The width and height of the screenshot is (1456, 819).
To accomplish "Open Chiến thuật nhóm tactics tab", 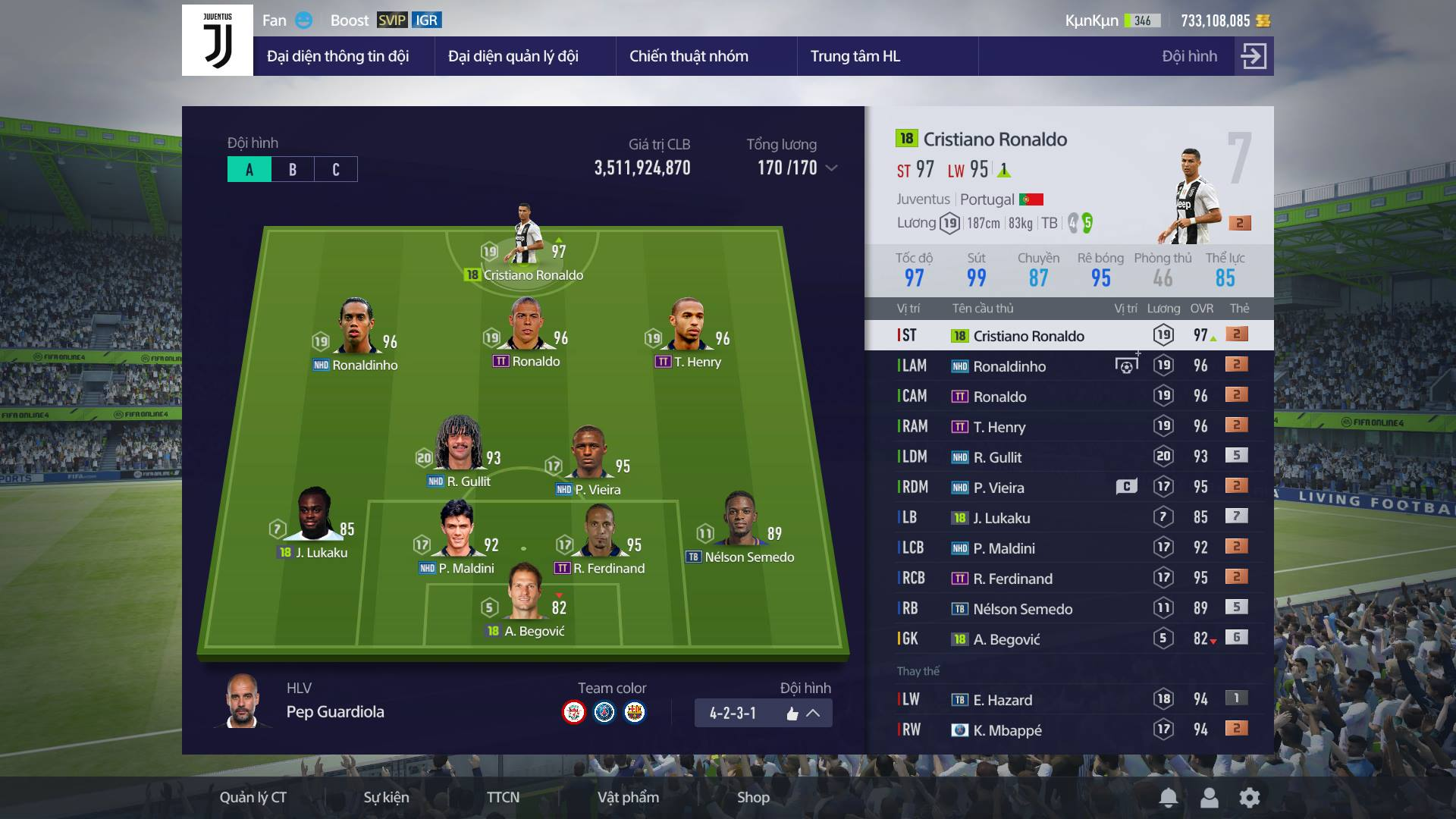I will [689, 56].
